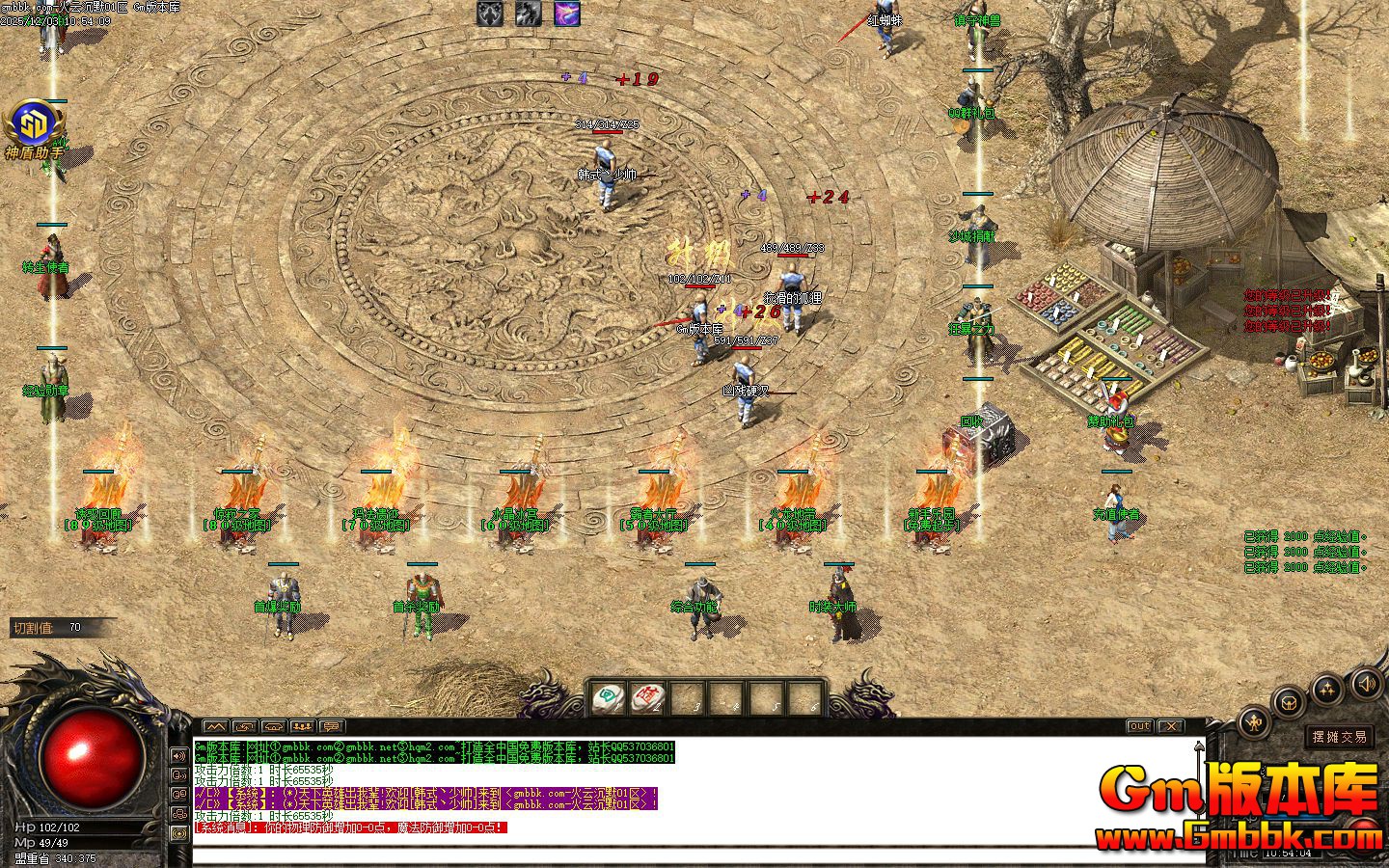Open the group button showing three figures
Image resolution: width=1389 pixels, height=868 pixels.
pyautogui.click(x=302, y=726)
